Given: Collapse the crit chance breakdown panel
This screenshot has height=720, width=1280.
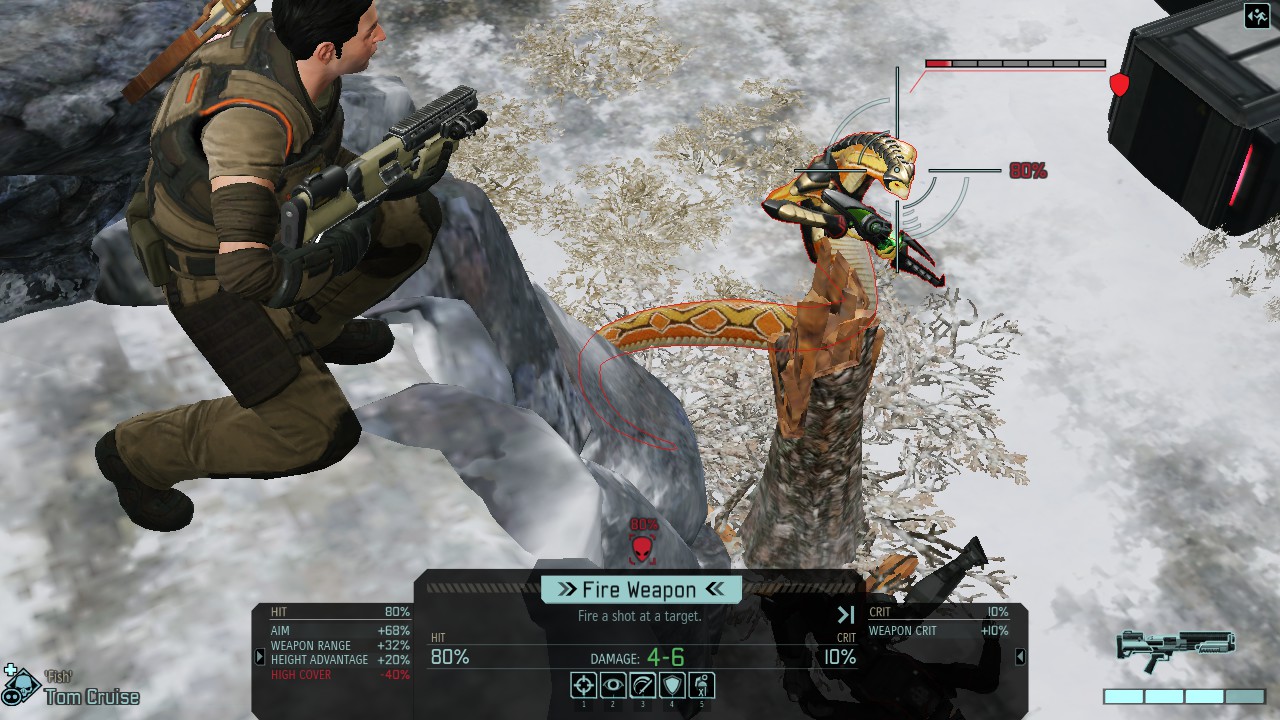Looking at the screenshot, I should click(x=1020, y=657).
